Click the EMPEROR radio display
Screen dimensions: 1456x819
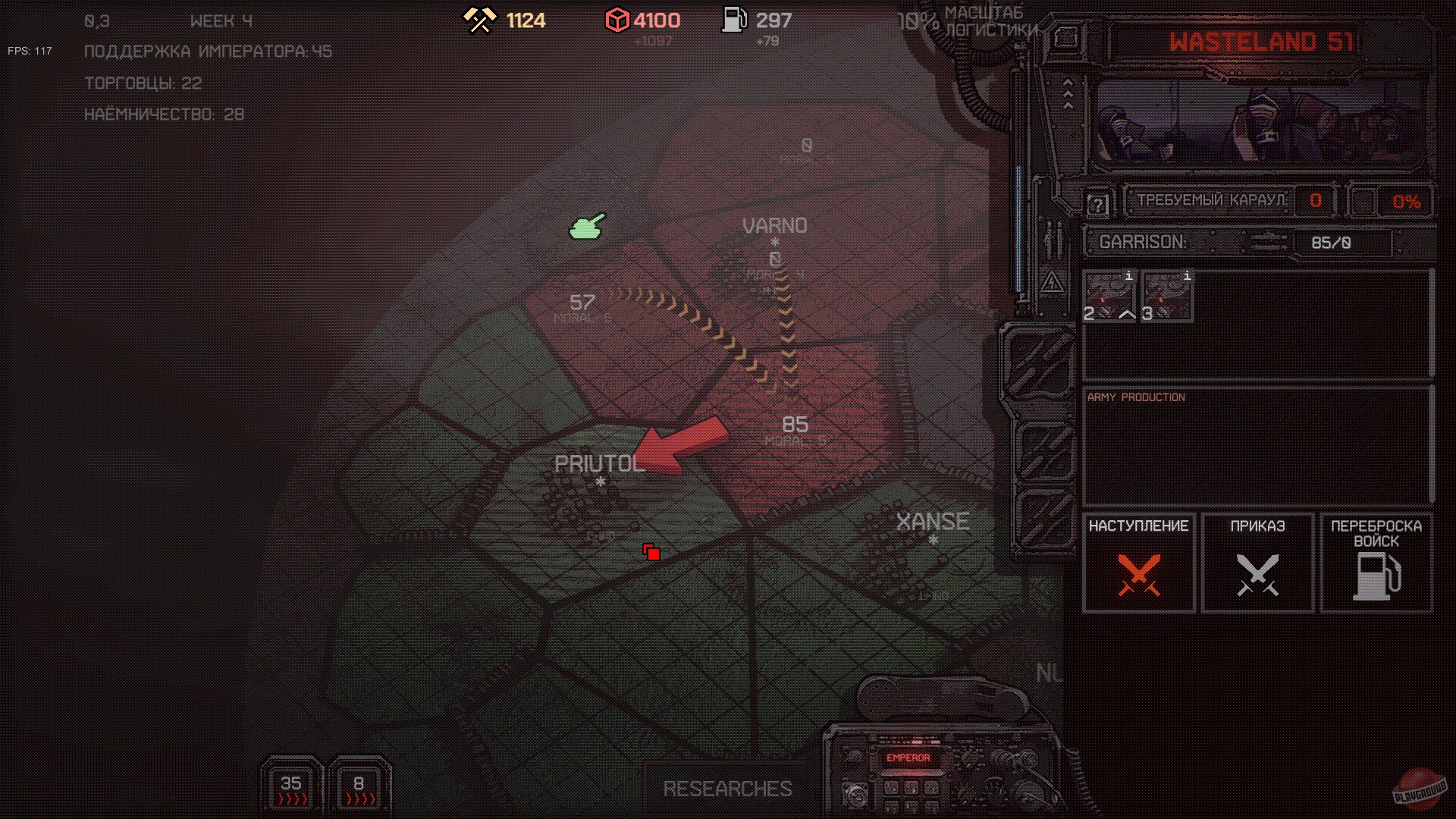click(x=909, y=758)
